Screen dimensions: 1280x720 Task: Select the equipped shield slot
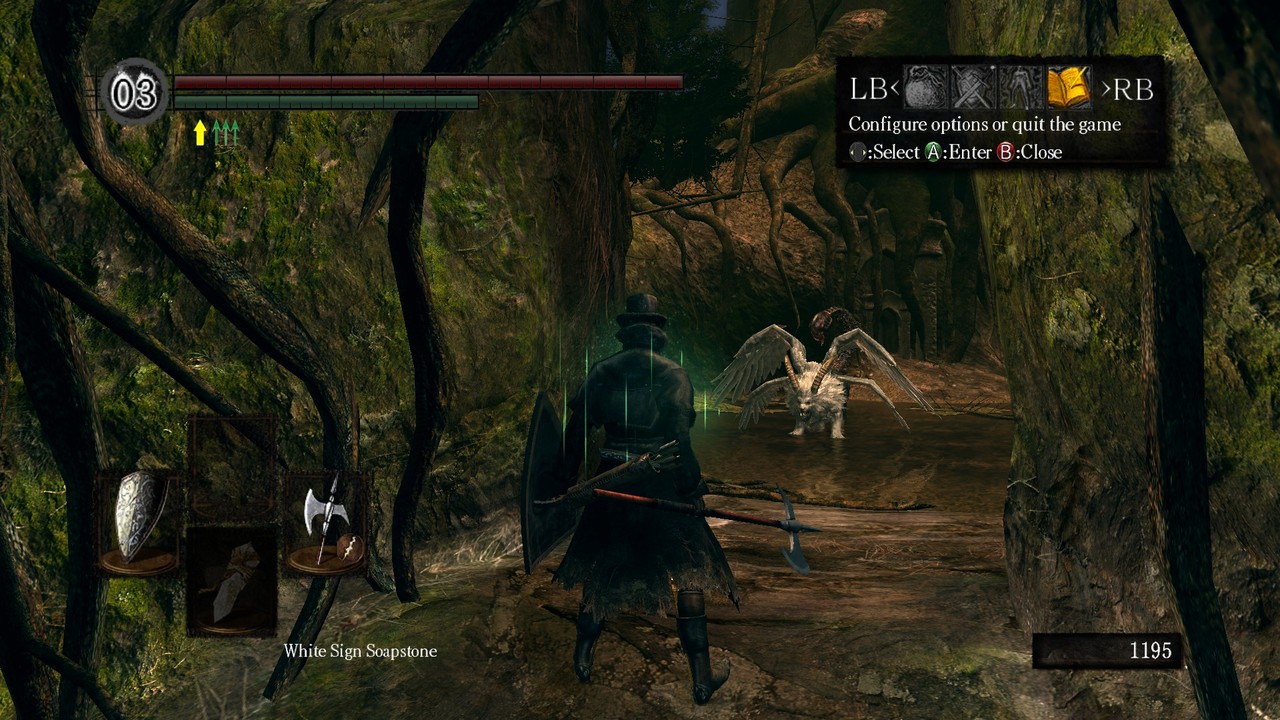(139, 520)
